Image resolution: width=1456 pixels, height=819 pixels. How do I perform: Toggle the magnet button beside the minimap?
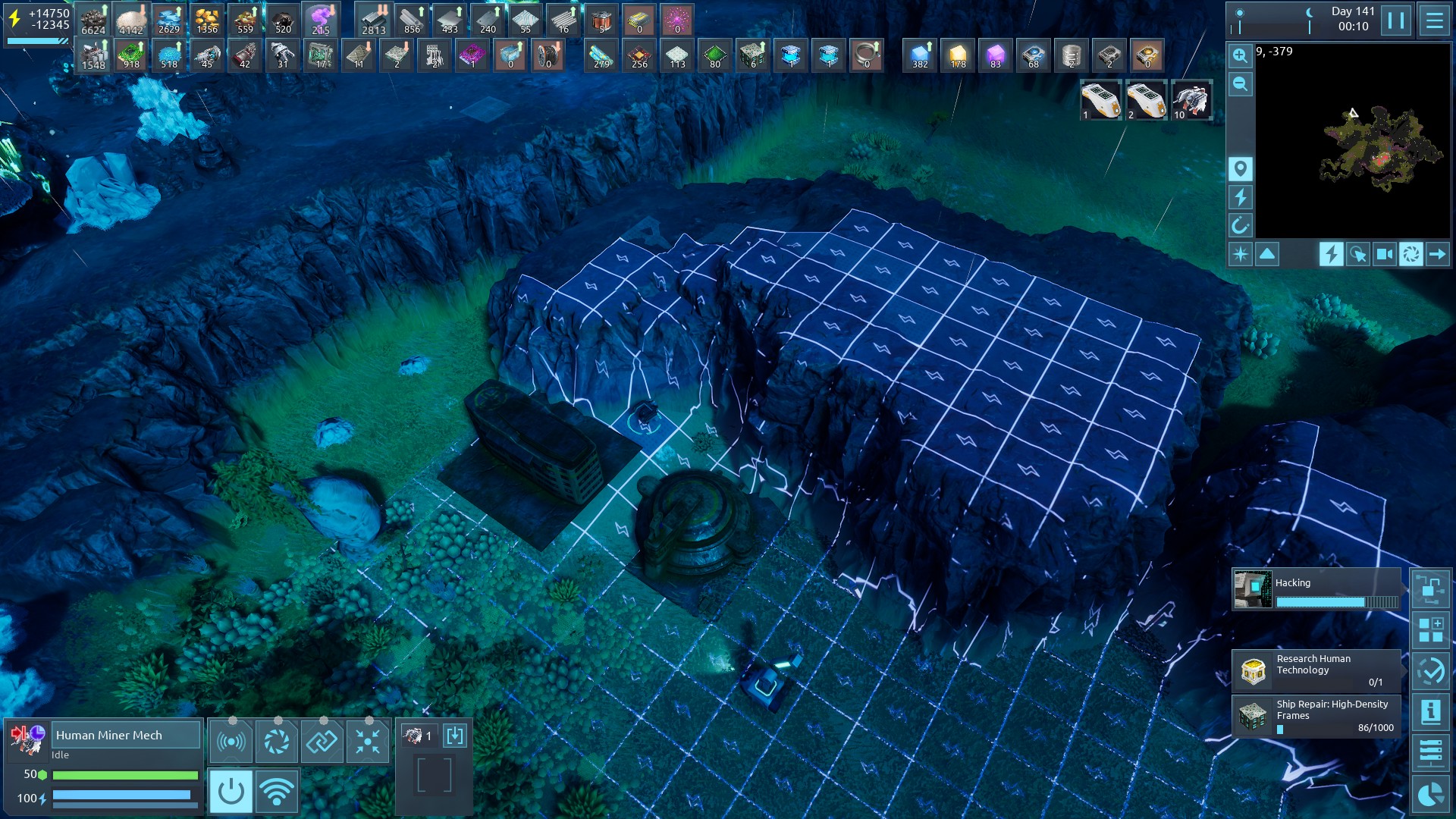(x=1240, y=225)
